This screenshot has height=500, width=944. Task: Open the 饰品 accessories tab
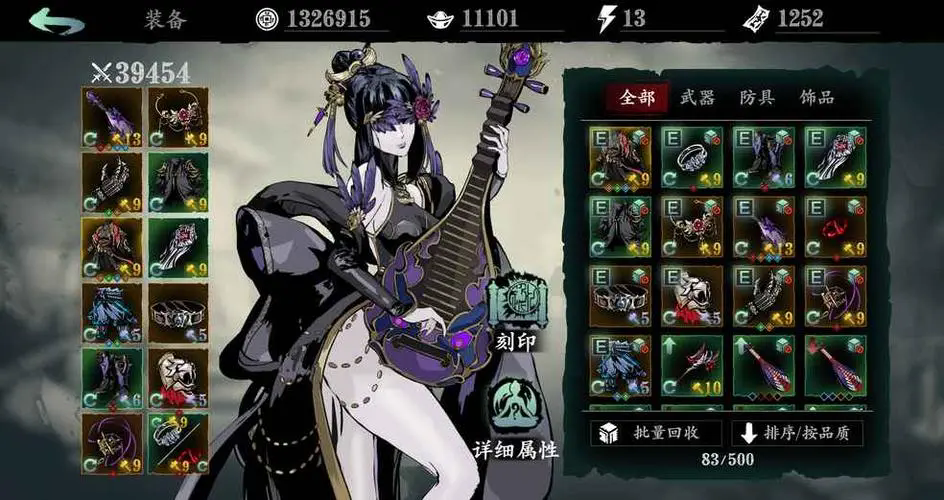point(817,97)
